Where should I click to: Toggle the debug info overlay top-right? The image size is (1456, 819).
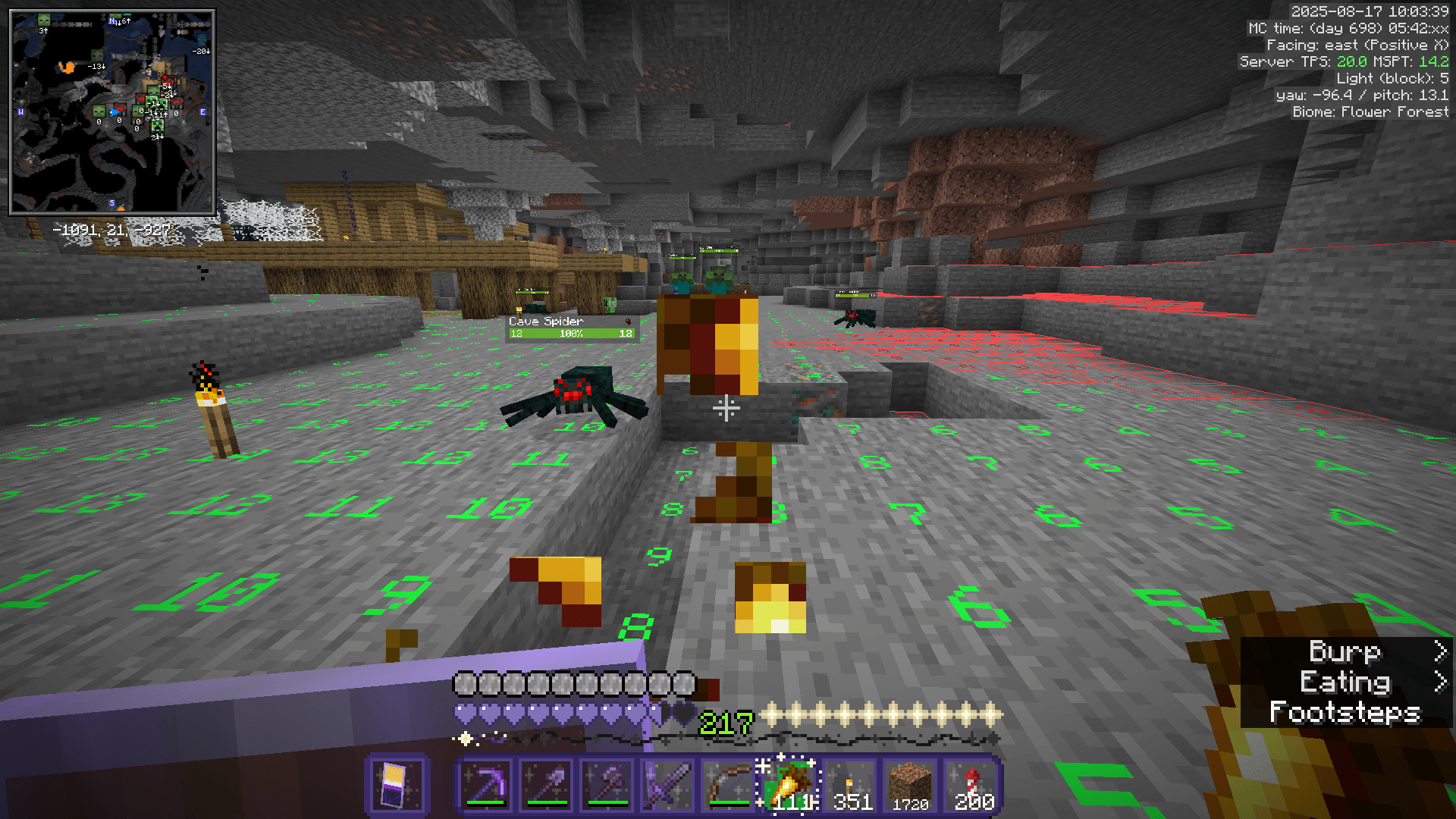point(1357,61)
